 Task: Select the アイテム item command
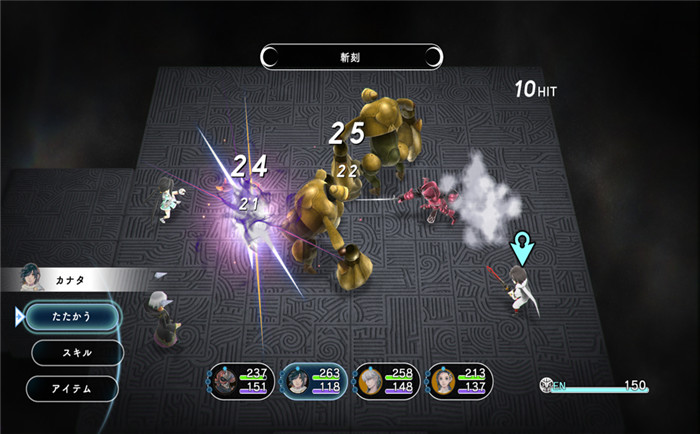pyautogui.click(x=72, y=388)
